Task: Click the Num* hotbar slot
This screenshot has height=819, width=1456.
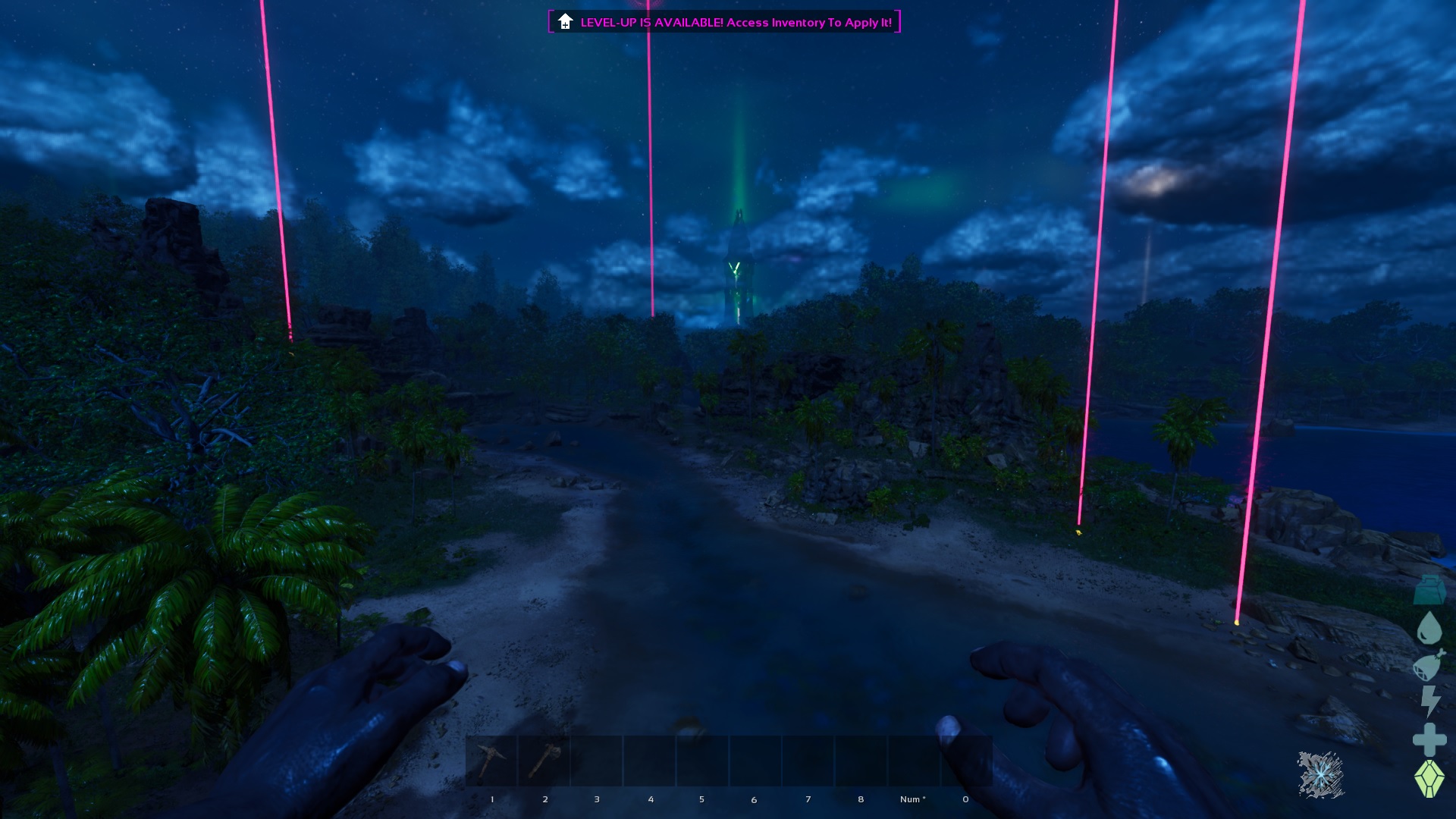Action: 913,758
